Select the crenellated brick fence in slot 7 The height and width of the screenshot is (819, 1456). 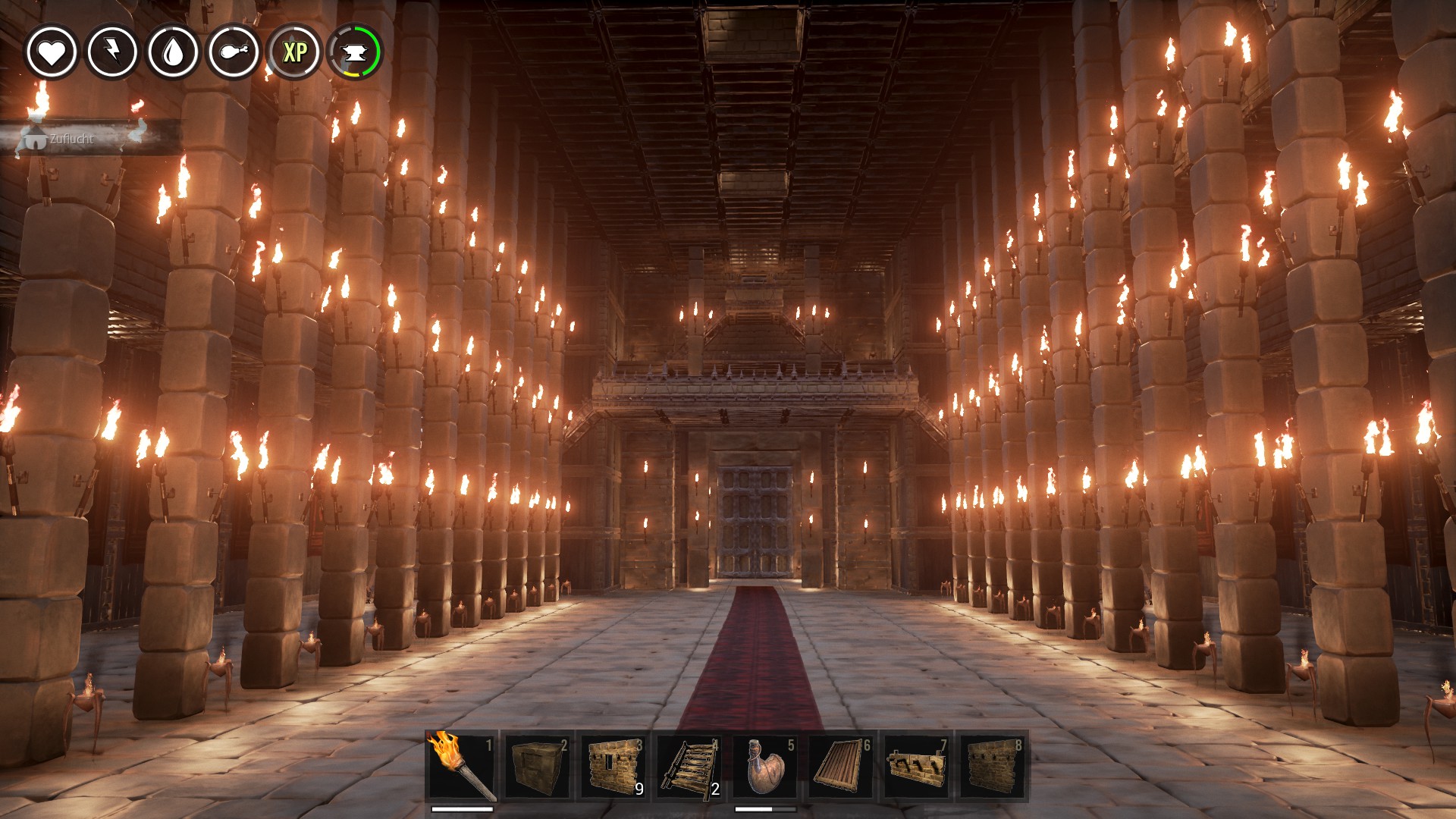(x=917, y=765)
